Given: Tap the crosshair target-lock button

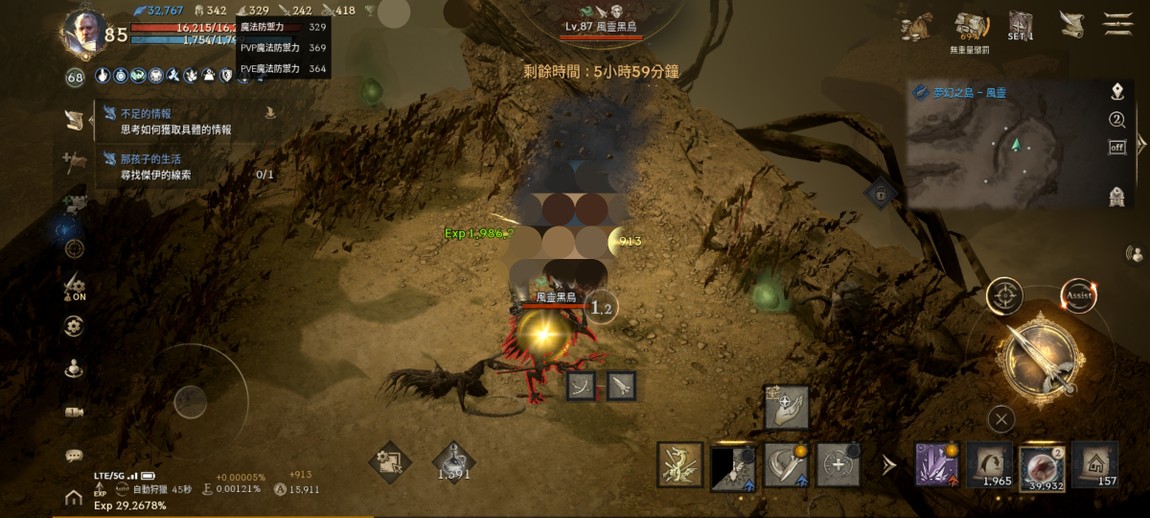Looking at the screenshot, I should click(x=1004, y=296).
